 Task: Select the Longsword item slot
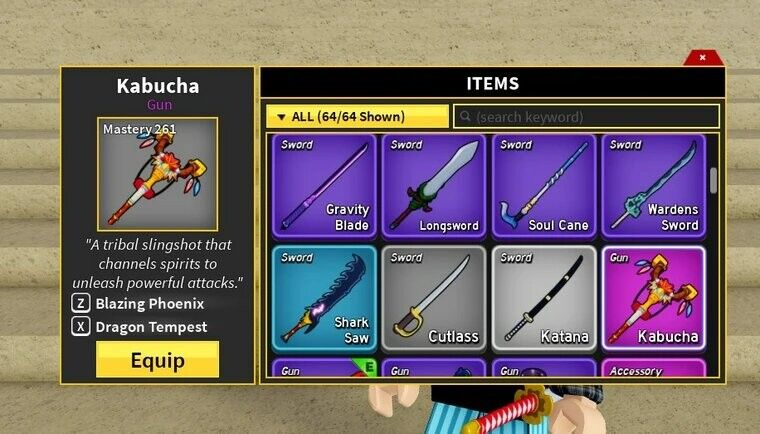tap(434, 185)
